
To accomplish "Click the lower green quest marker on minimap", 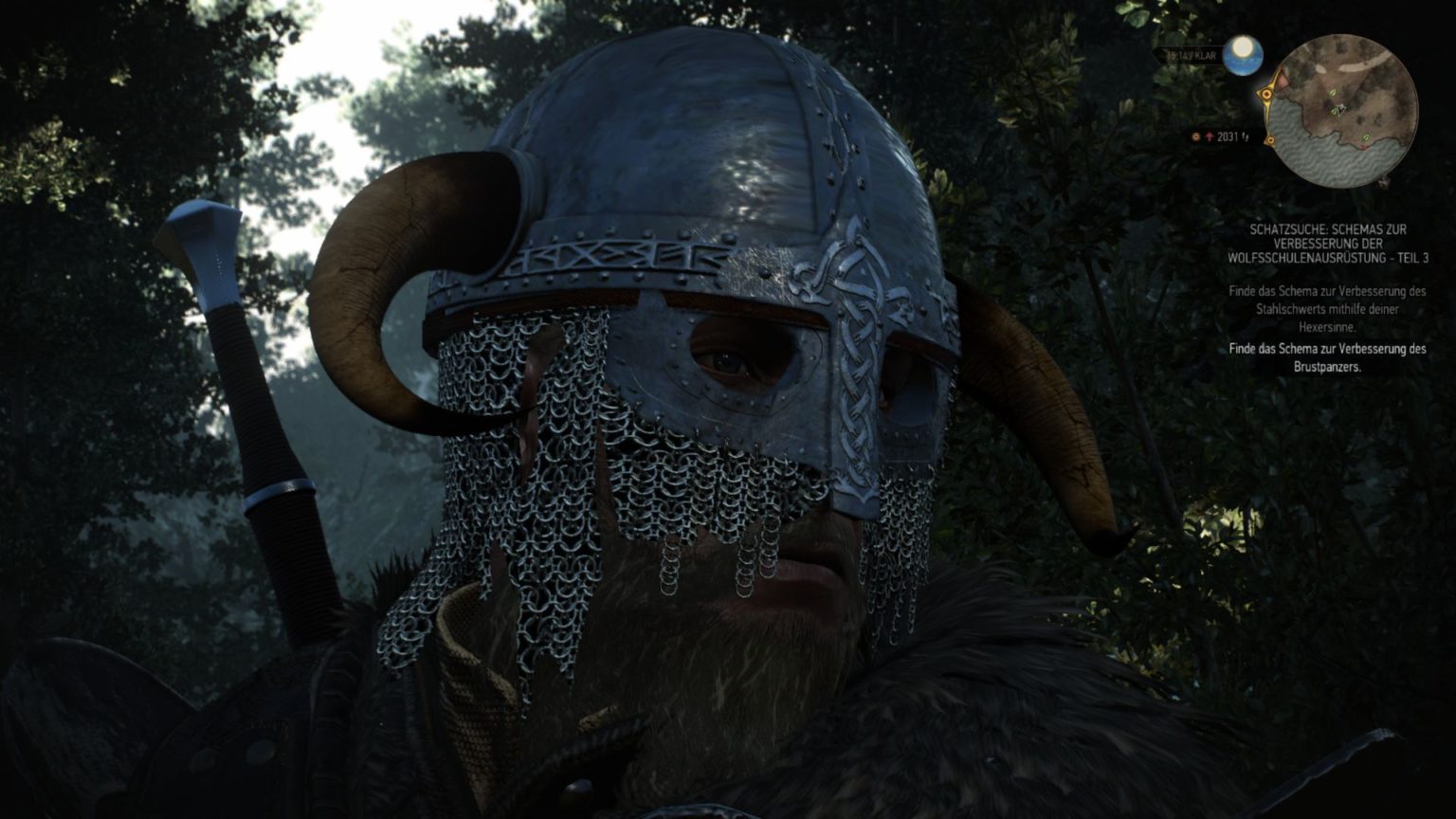I will click(1366, 137).
